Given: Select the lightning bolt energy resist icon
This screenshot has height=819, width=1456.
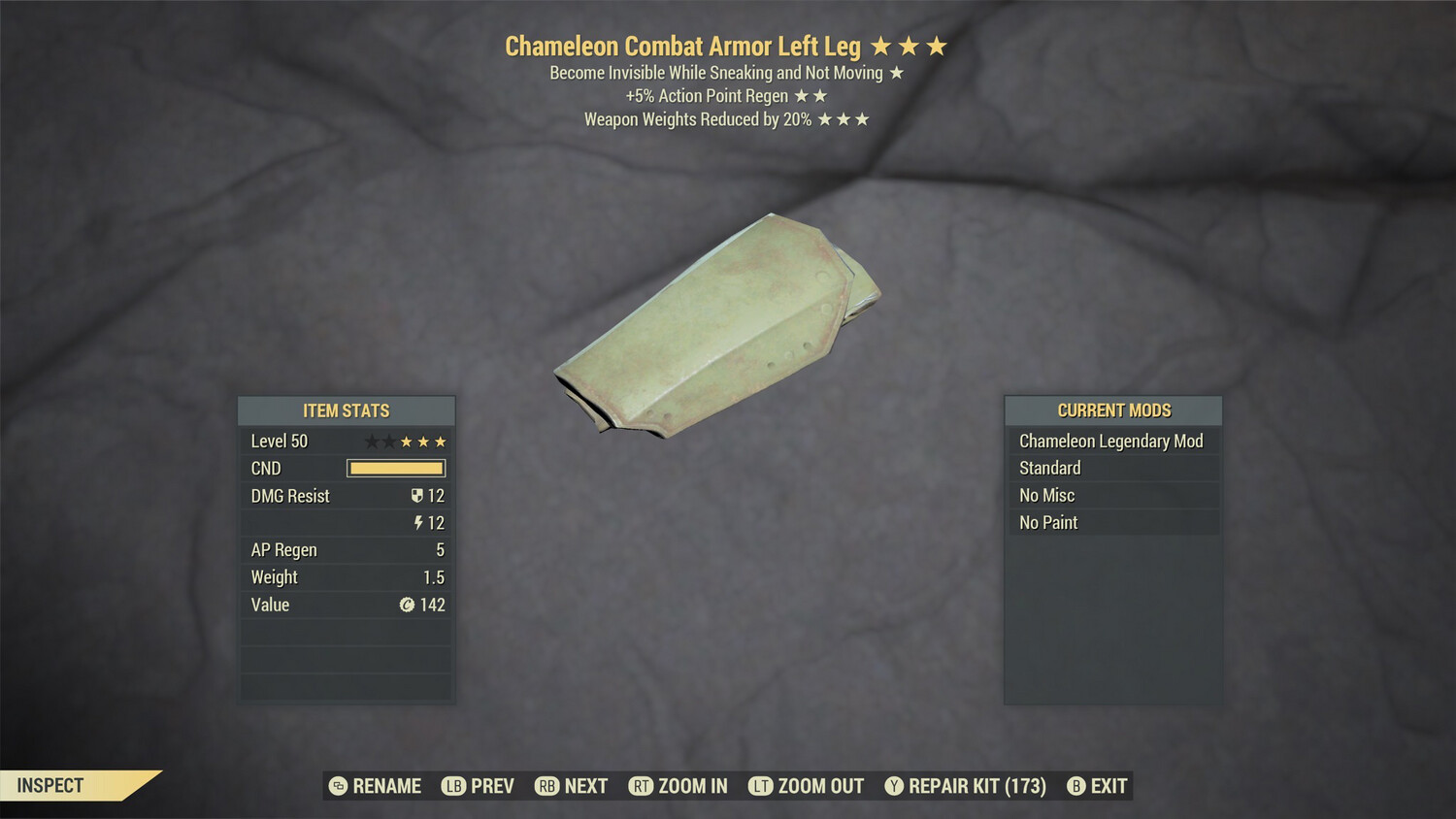Looking at the screenshot, I should tap(418, 523).
